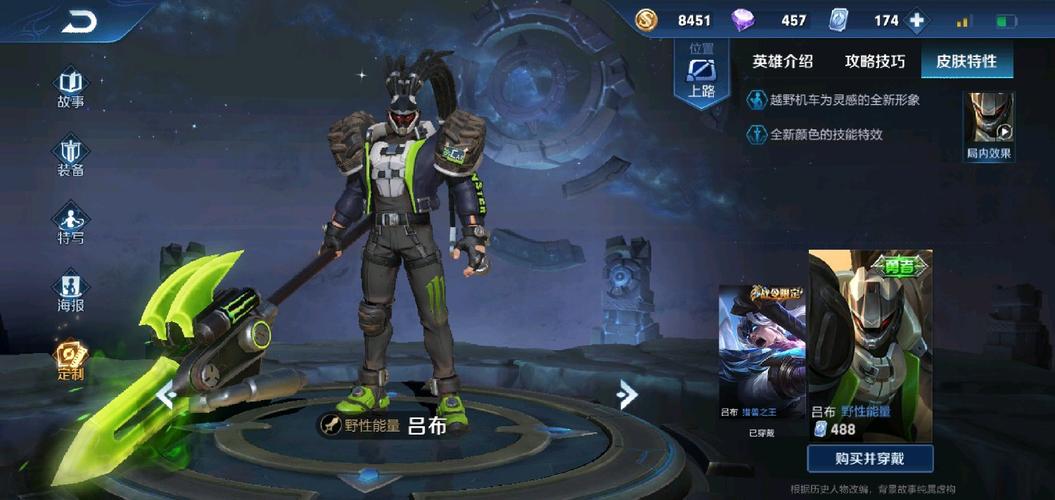Show the previous hero with left arrow

pyautogui.click(x=166, y=395)
